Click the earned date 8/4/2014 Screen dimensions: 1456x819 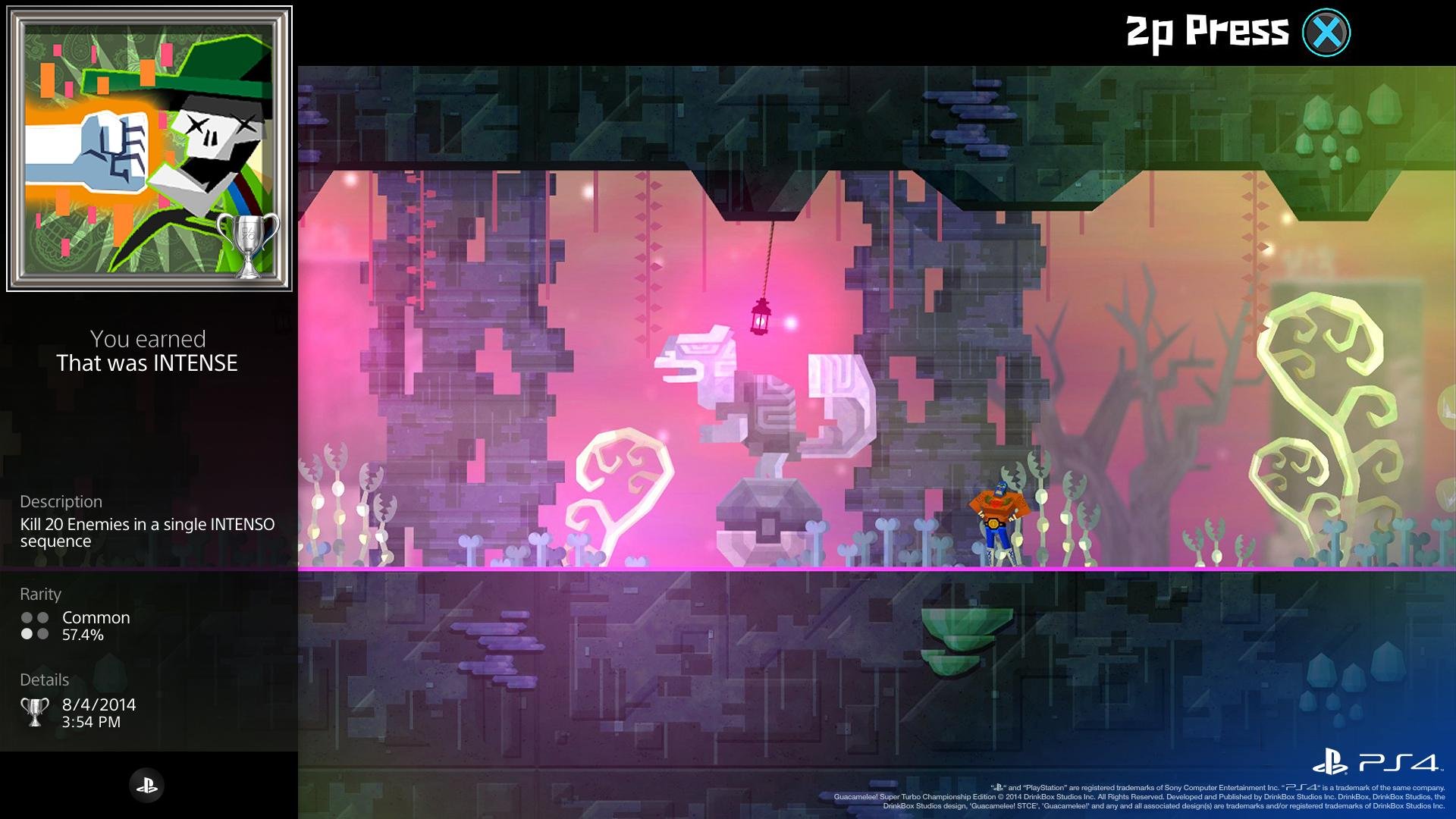pyautogui.click(x=99, y=704)
